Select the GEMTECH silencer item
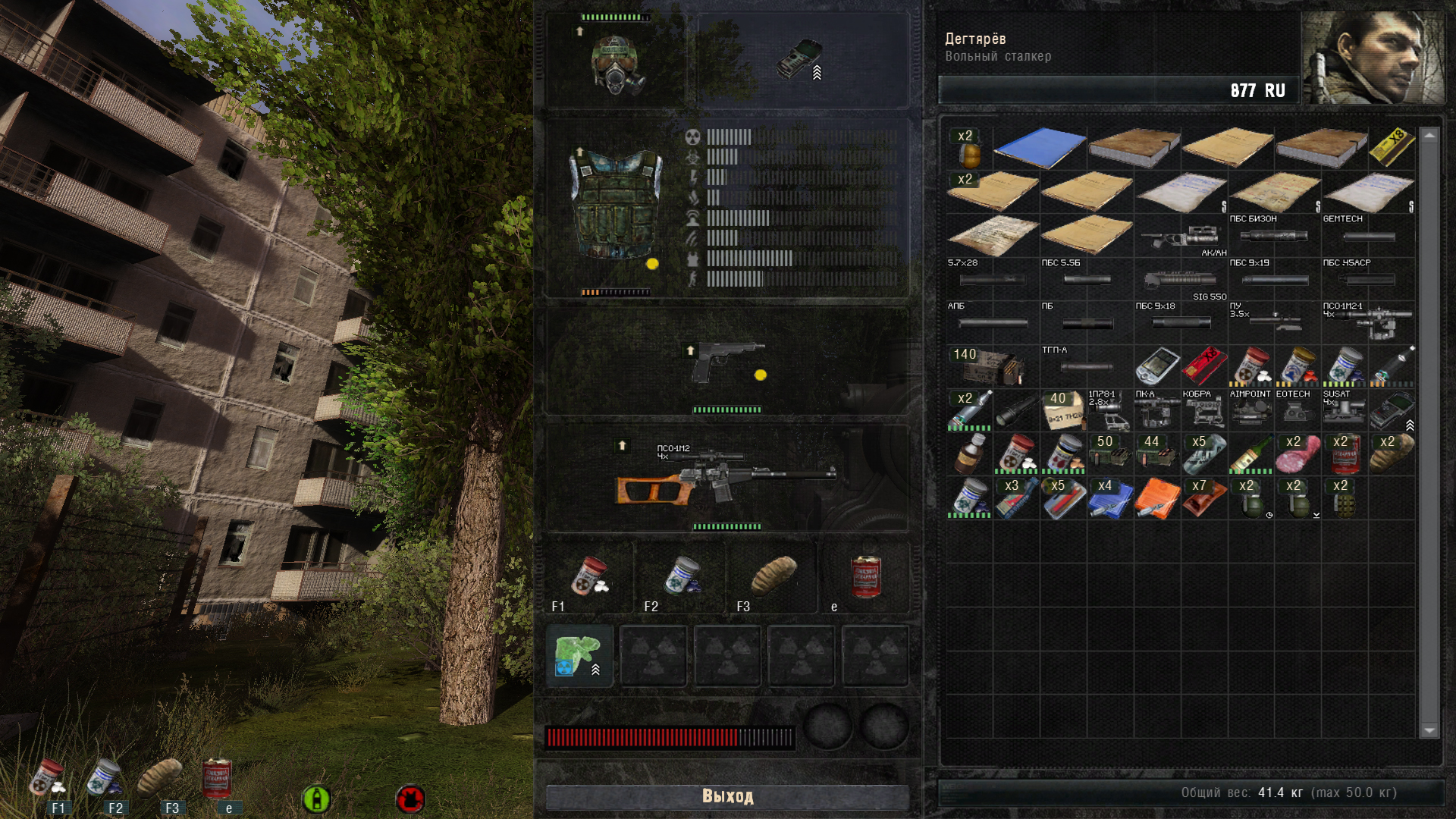This screenshot has height=819, width=1456. click(1368, 234)
